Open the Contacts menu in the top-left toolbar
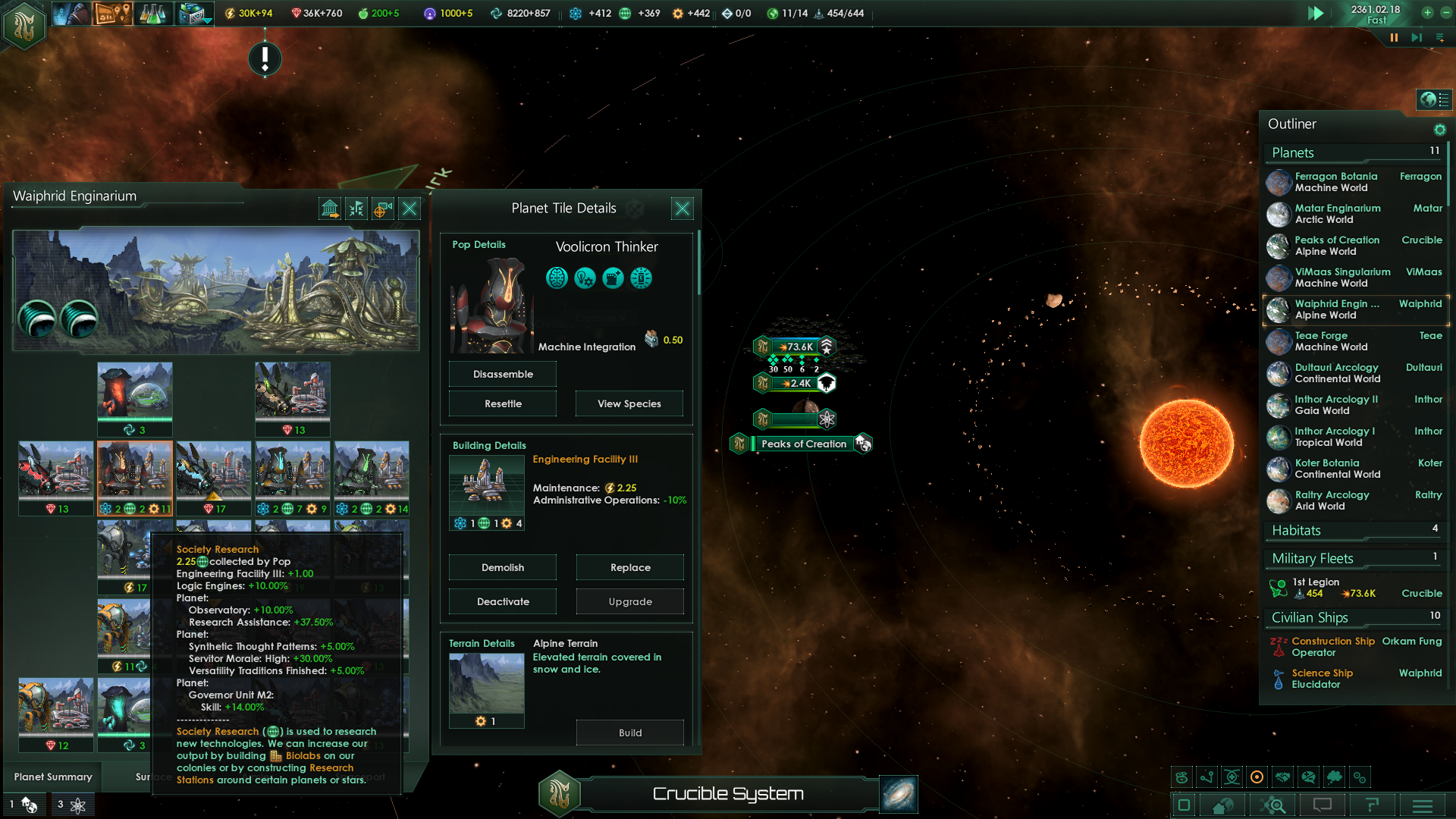Screen dimensions: 1456x819 point(72,13)
